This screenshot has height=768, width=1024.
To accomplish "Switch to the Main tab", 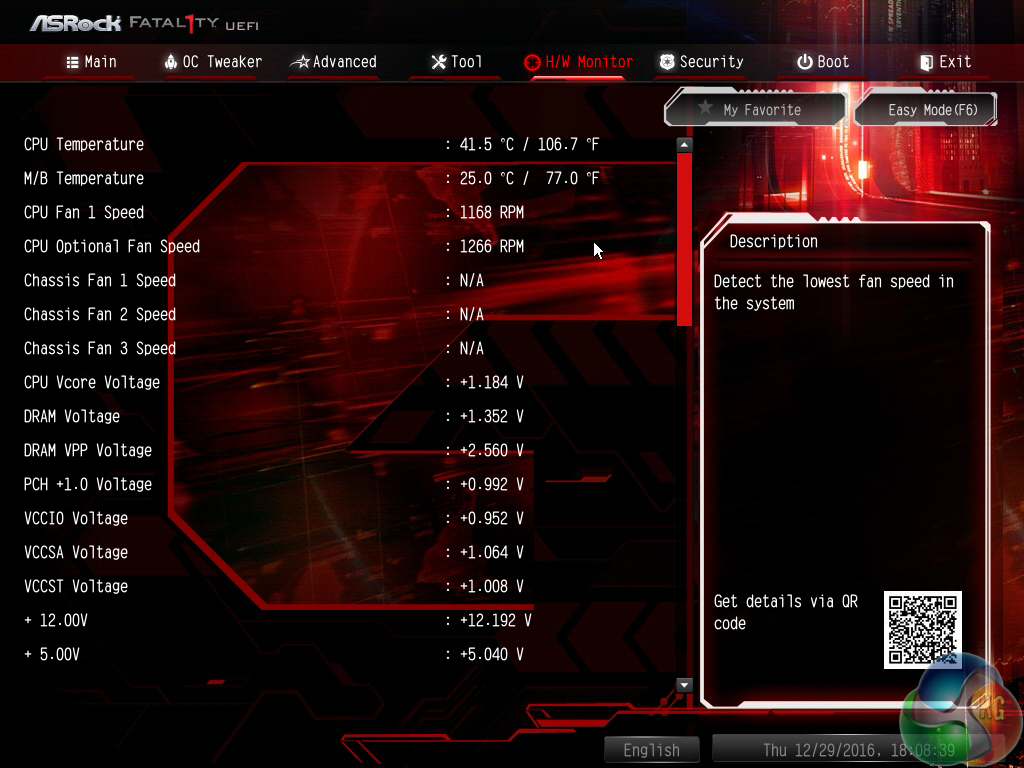I will (x=91, y=62).
